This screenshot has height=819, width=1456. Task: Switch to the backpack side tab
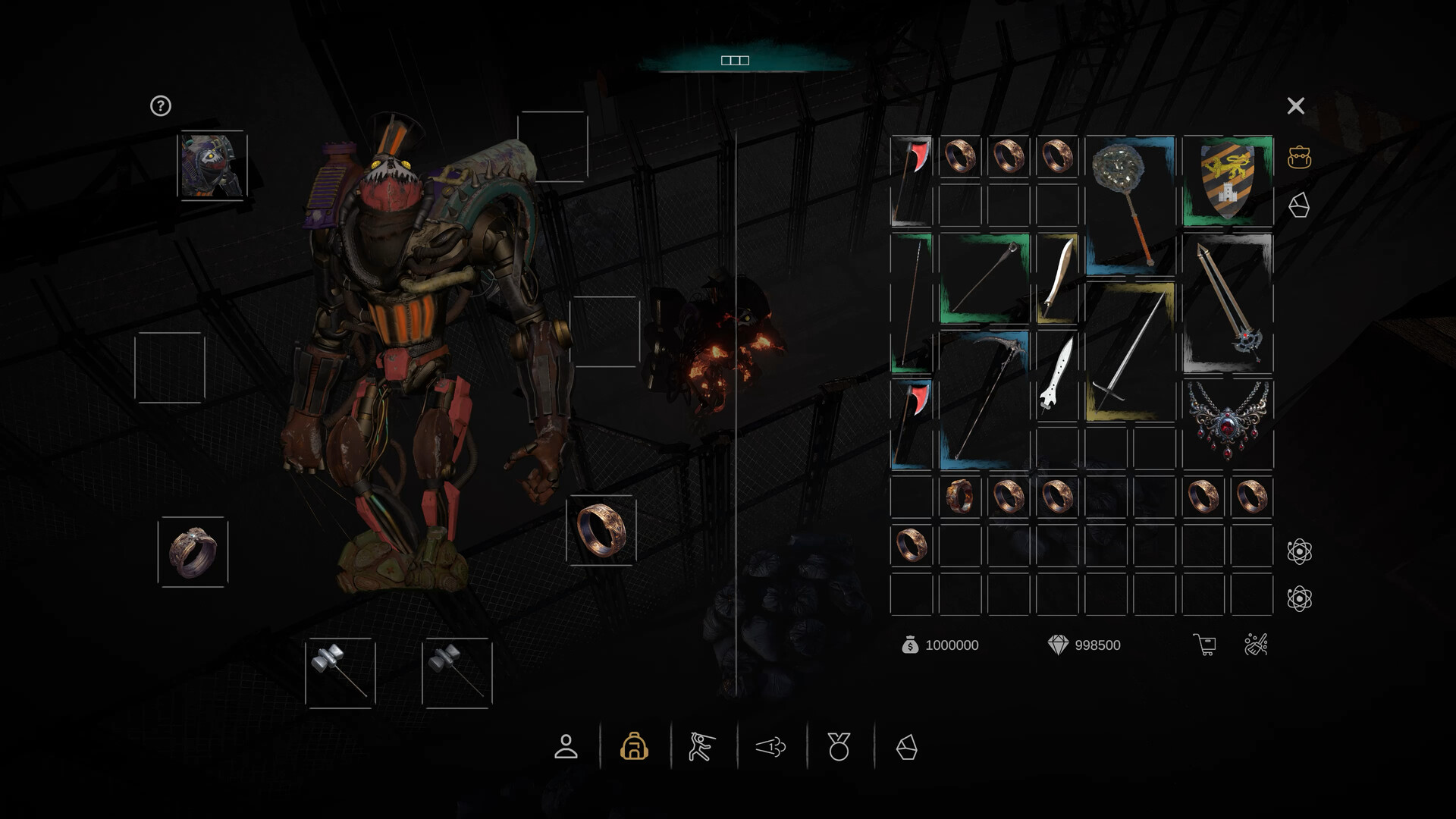point(1299,158)
